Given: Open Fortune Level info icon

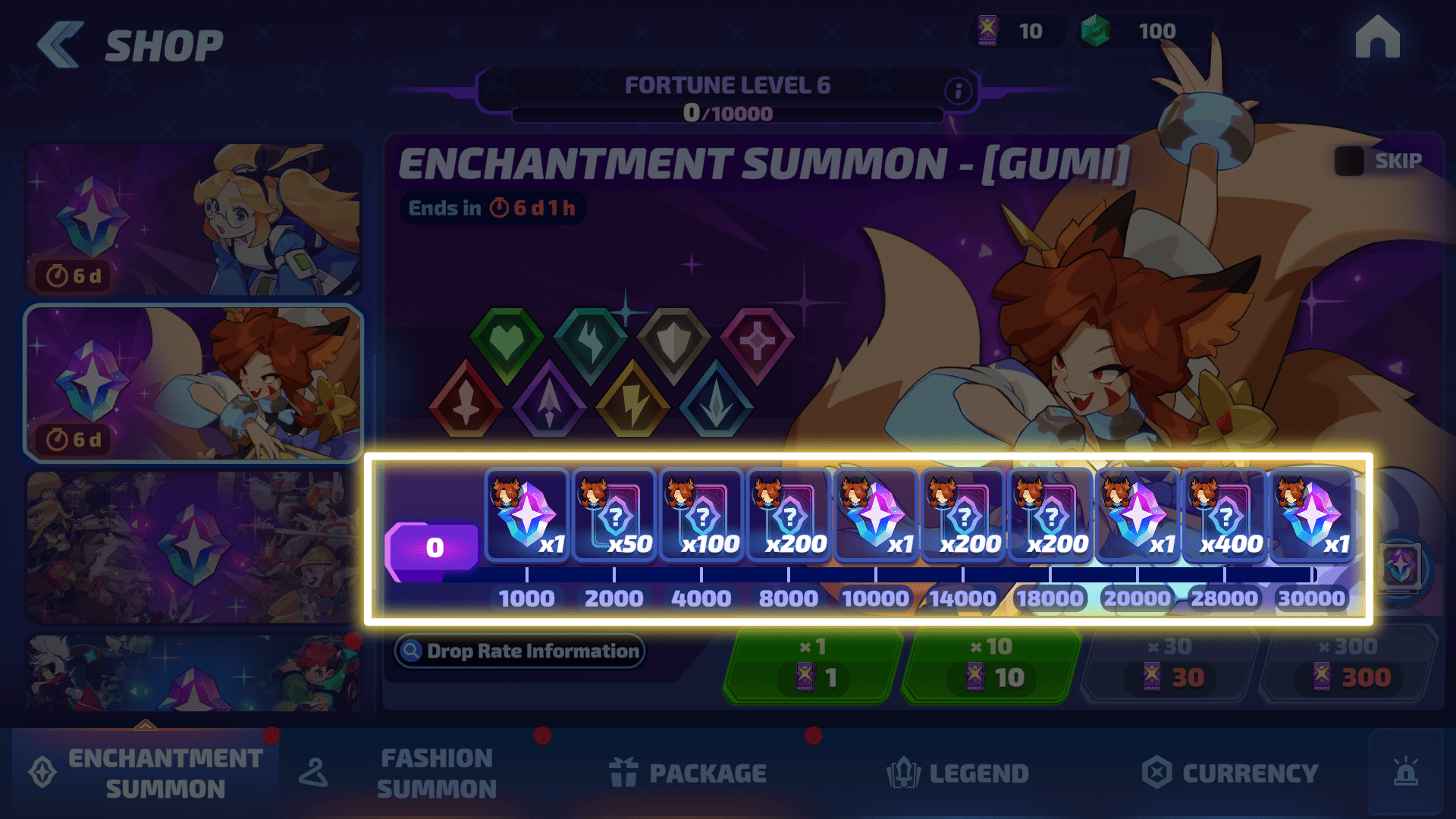Looking at the screenshot, I should pos(958,91).
